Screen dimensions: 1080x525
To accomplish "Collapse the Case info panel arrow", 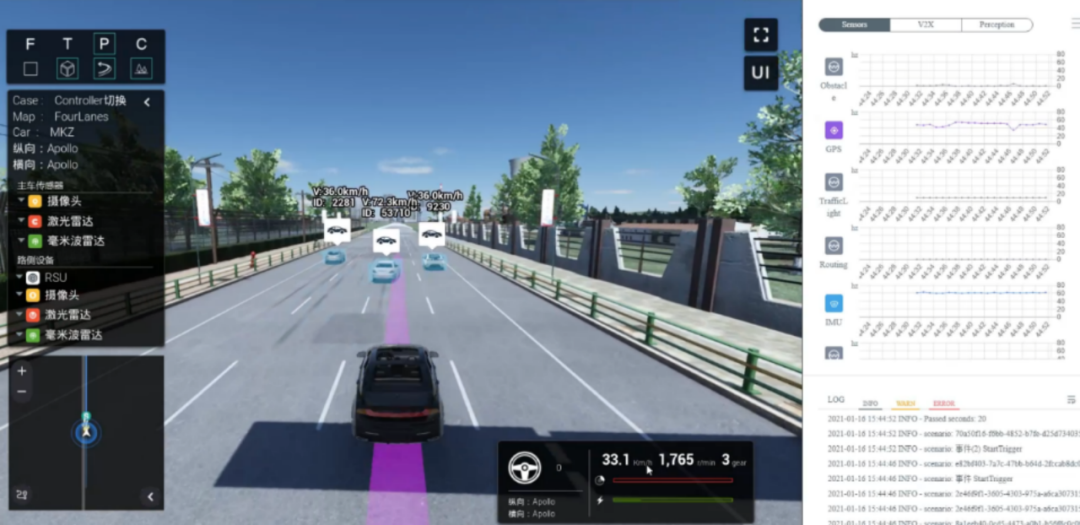I will click(x=147, y=101).
